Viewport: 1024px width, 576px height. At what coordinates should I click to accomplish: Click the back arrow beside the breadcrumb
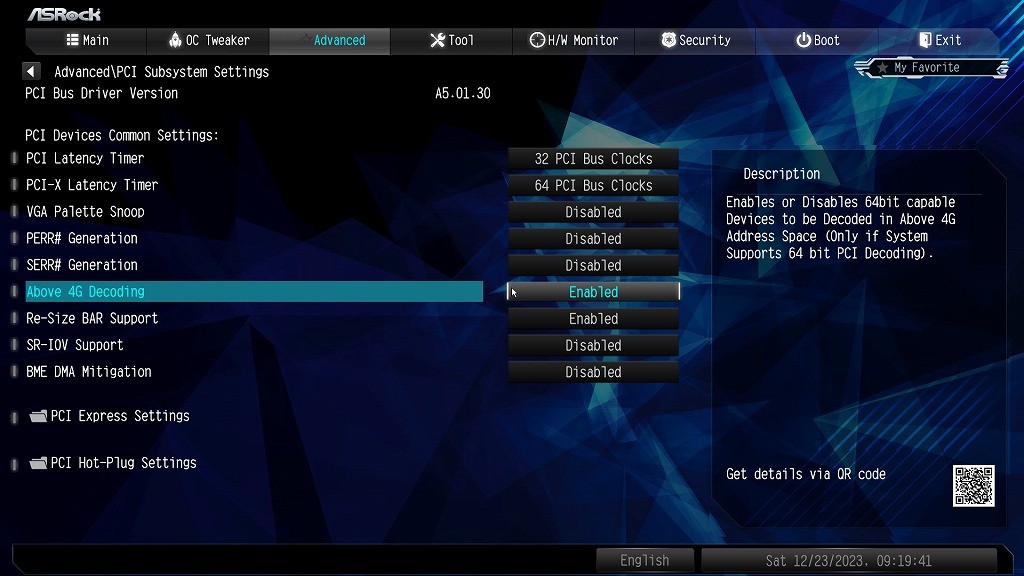click(x=32, y=72)
